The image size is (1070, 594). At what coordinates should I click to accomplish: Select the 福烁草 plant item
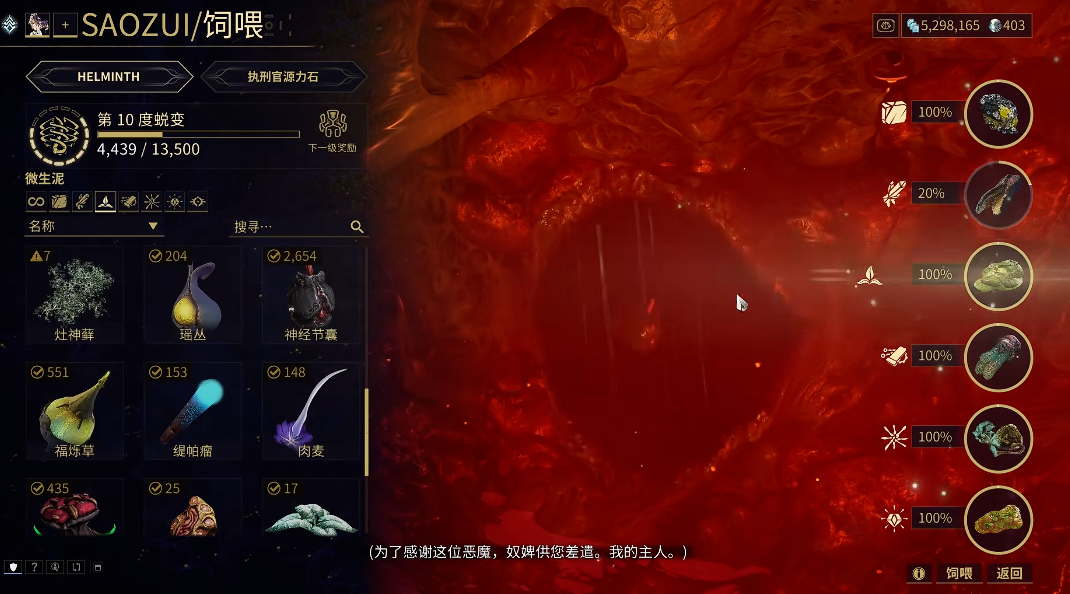click(x=75, y=411)
